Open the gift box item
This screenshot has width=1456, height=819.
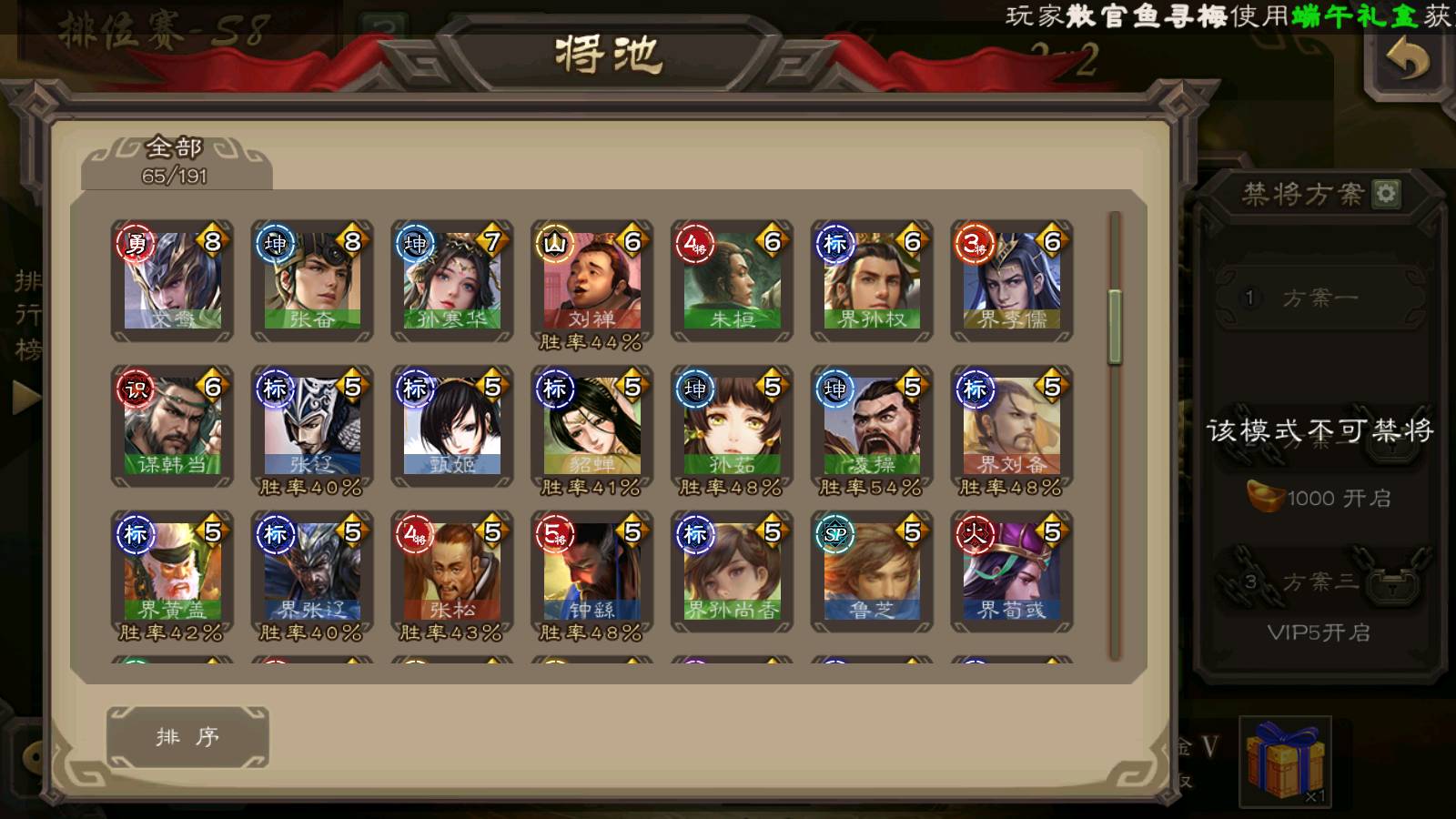click(x=1285, y=761)
